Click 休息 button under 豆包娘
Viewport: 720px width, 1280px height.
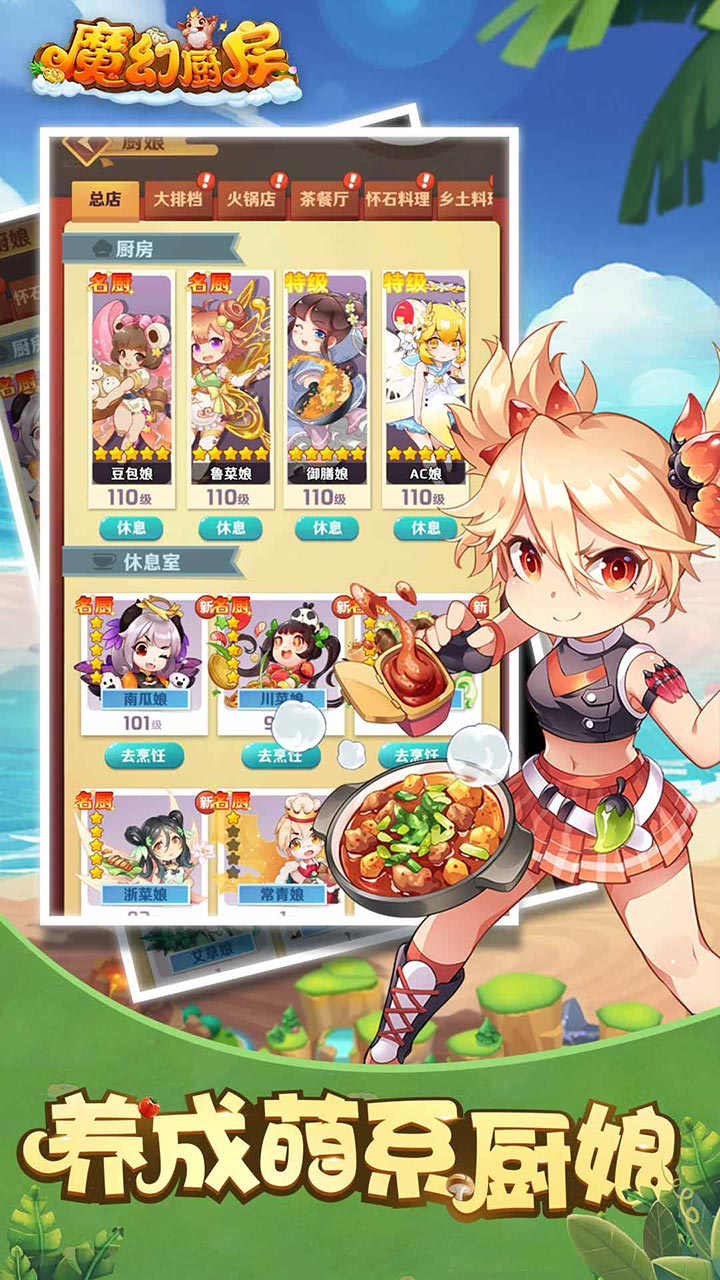(x=131, y=528)
